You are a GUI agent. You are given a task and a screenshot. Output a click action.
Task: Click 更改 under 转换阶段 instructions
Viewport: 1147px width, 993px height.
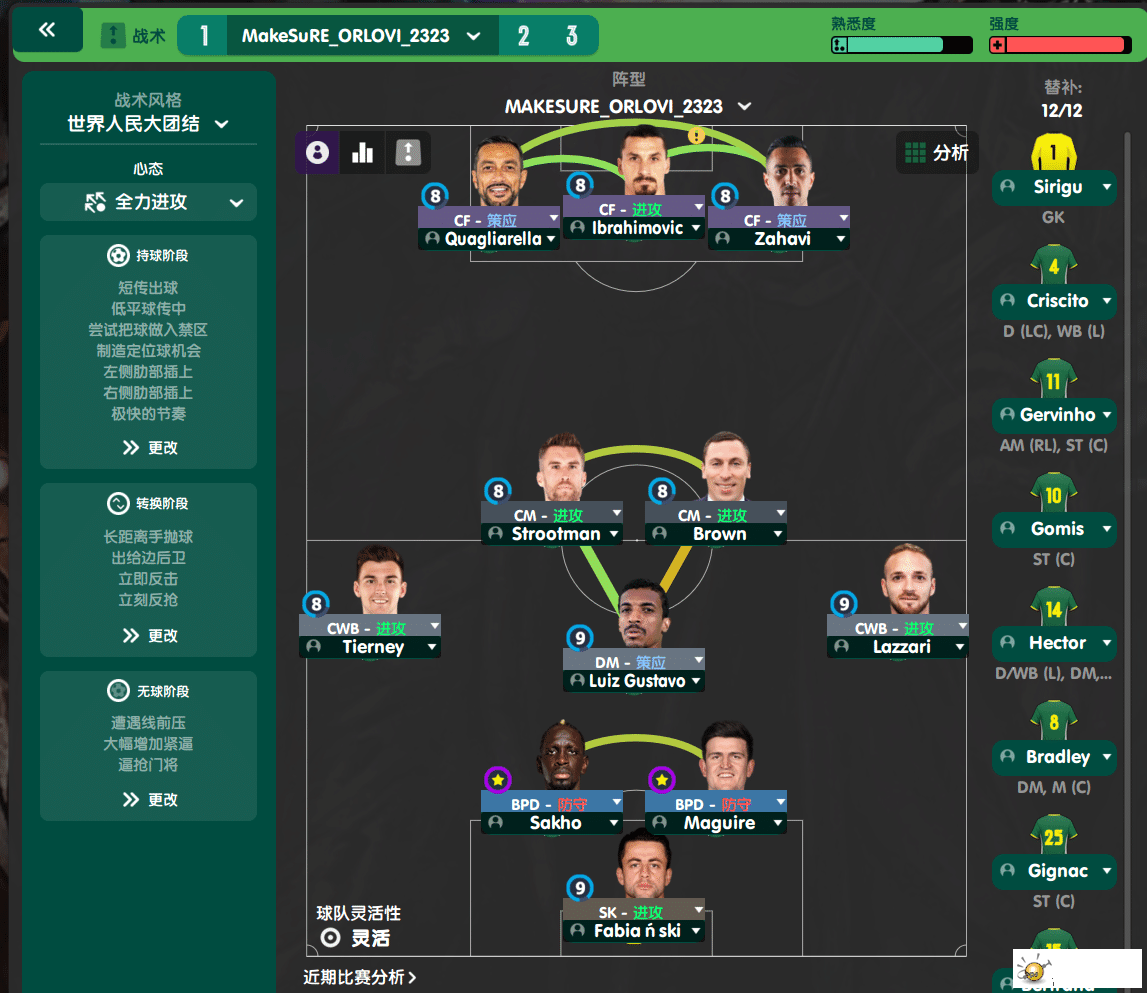pyautogui.click(x=149, y=636)
